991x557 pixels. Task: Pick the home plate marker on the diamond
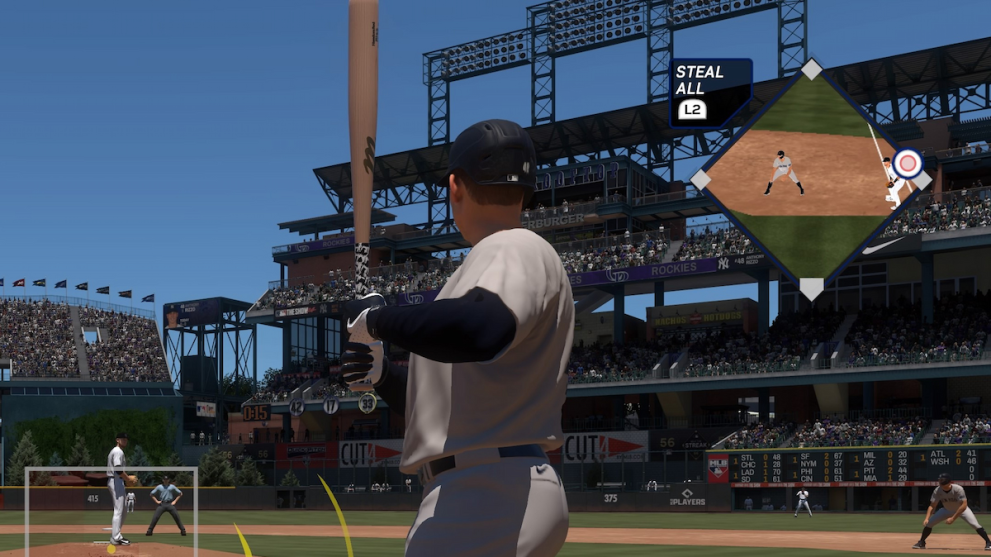point(811,288)
